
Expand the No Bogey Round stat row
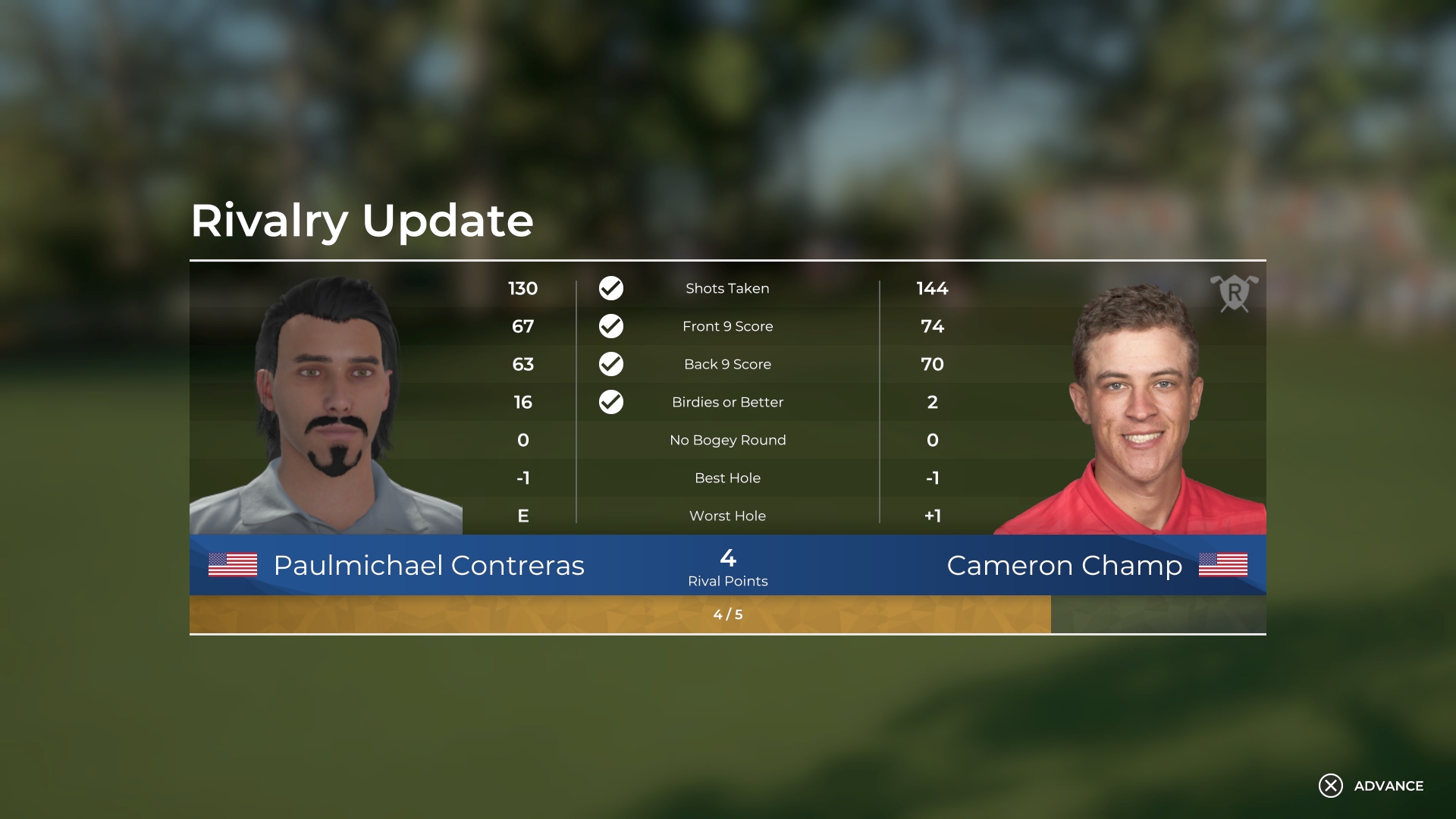[x=727, y=440]
